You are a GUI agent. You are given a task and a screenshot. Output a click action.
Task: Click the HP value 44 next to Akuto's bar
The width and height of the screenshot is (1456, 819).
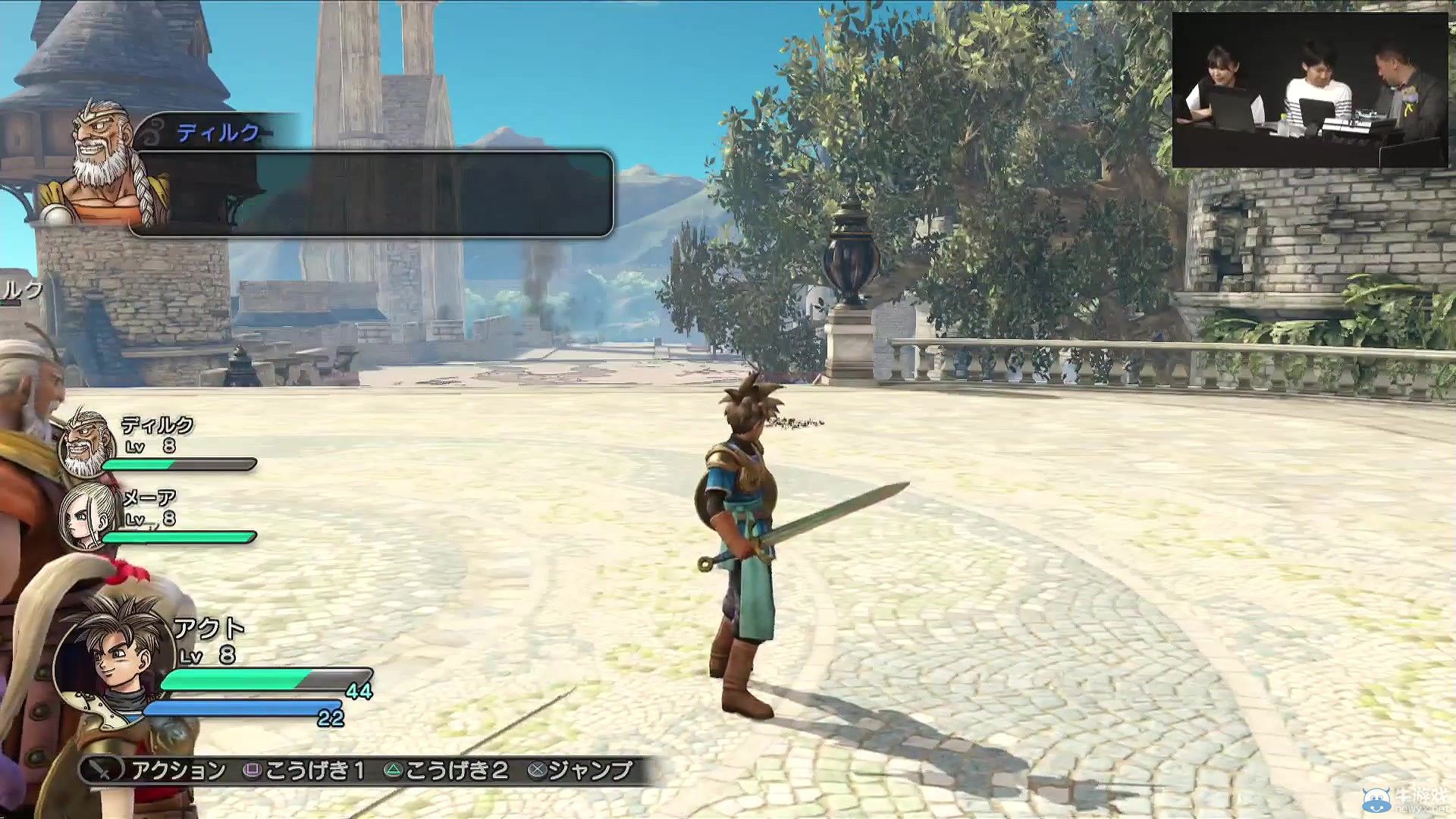pyautogui.click(x=362, y=691)
